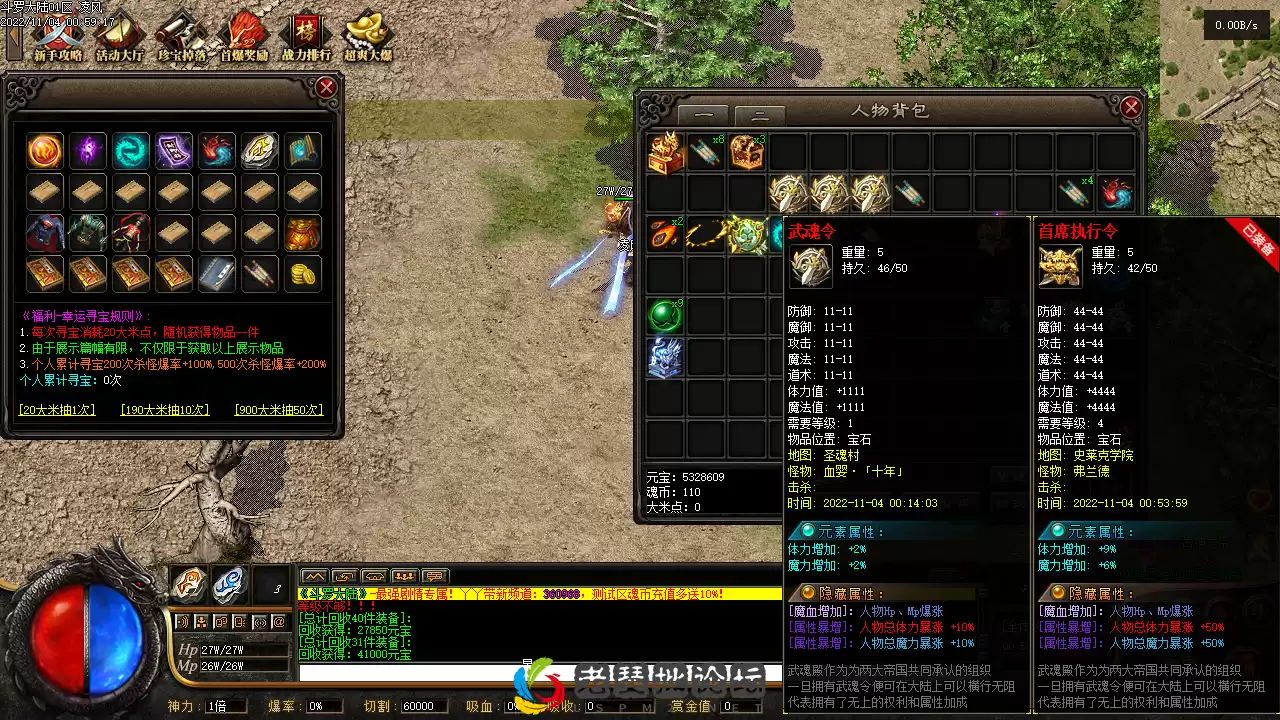Image resolution: width=1280 pixels, height=720 pixels.
Task: Show the 战力排行 power ranking
Action: [x=306, y=38]
